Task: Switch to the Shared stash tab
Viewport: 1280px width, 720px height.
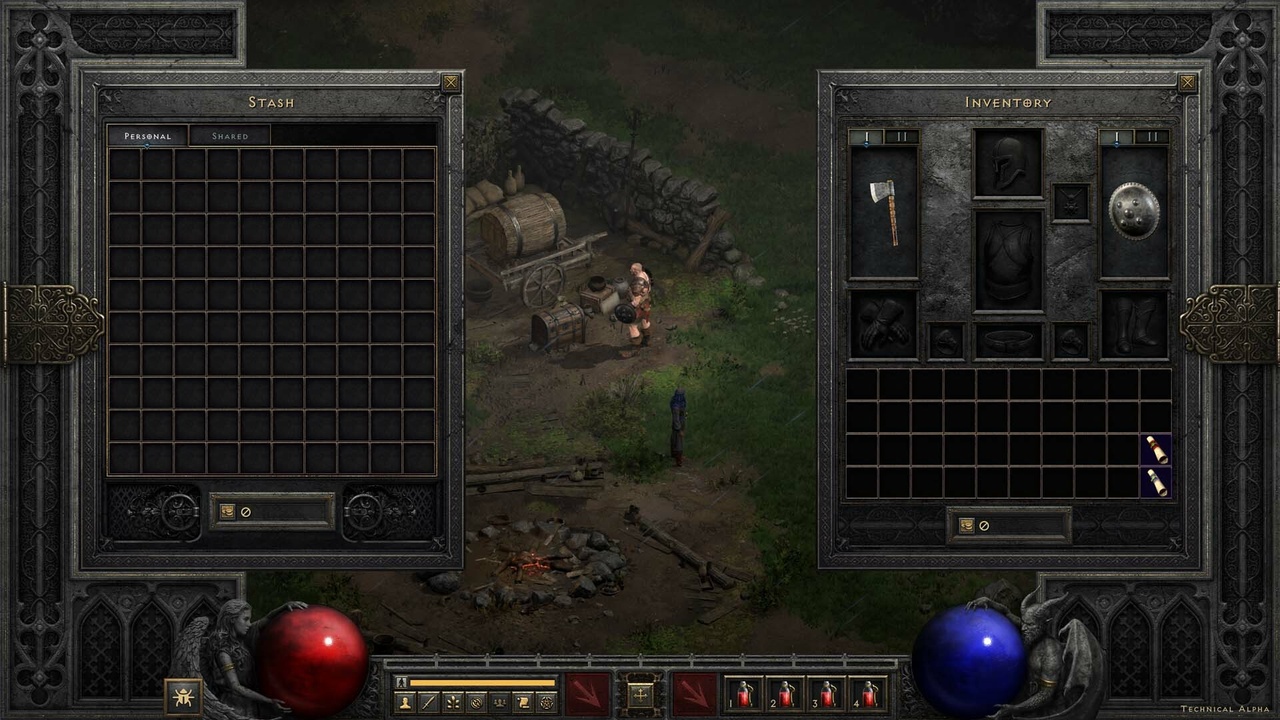Action: [230, 136]
